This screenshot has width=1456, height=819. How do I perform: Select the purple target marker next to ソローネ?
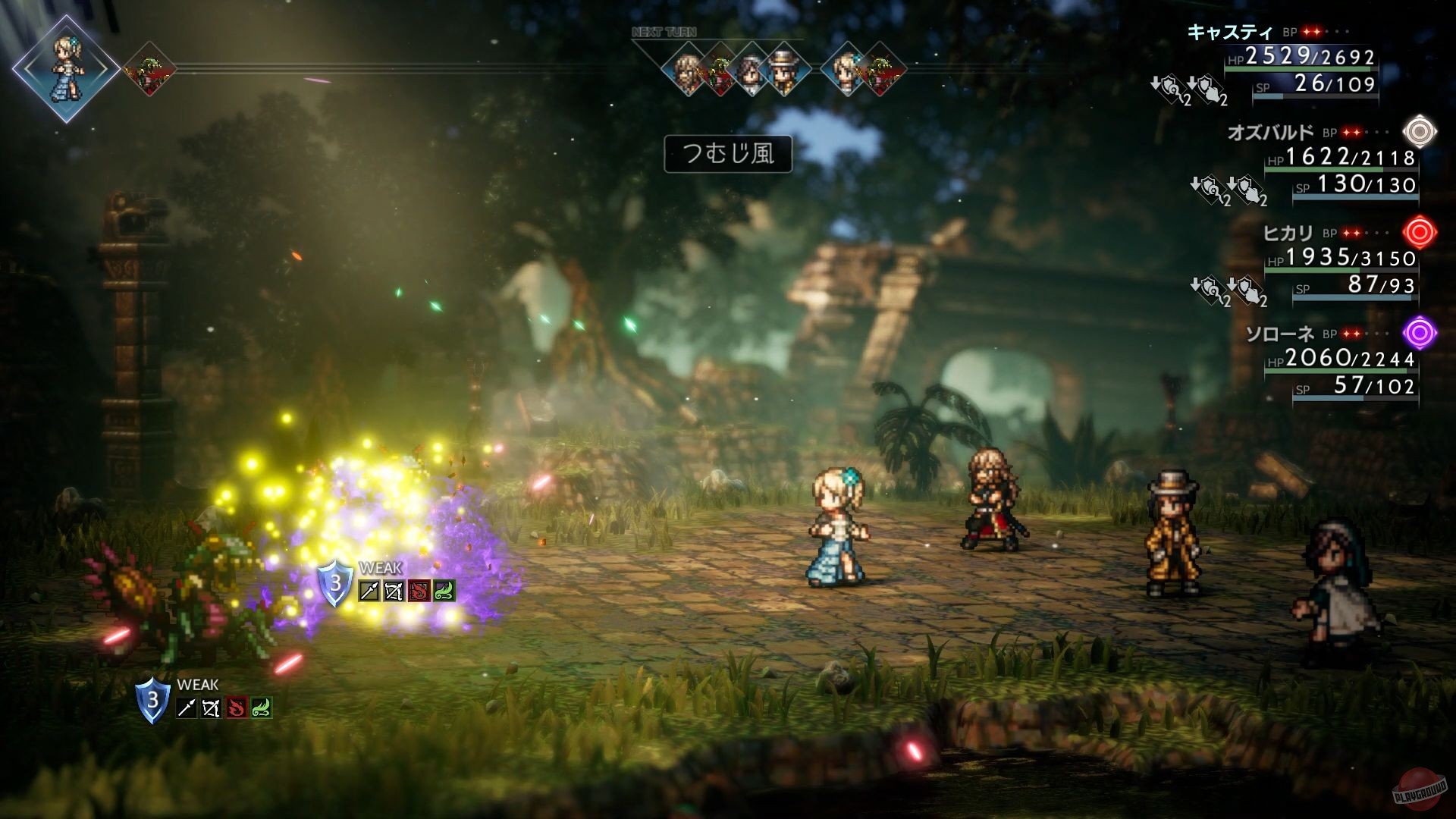pyautogui.click(x=1419, y=331)
